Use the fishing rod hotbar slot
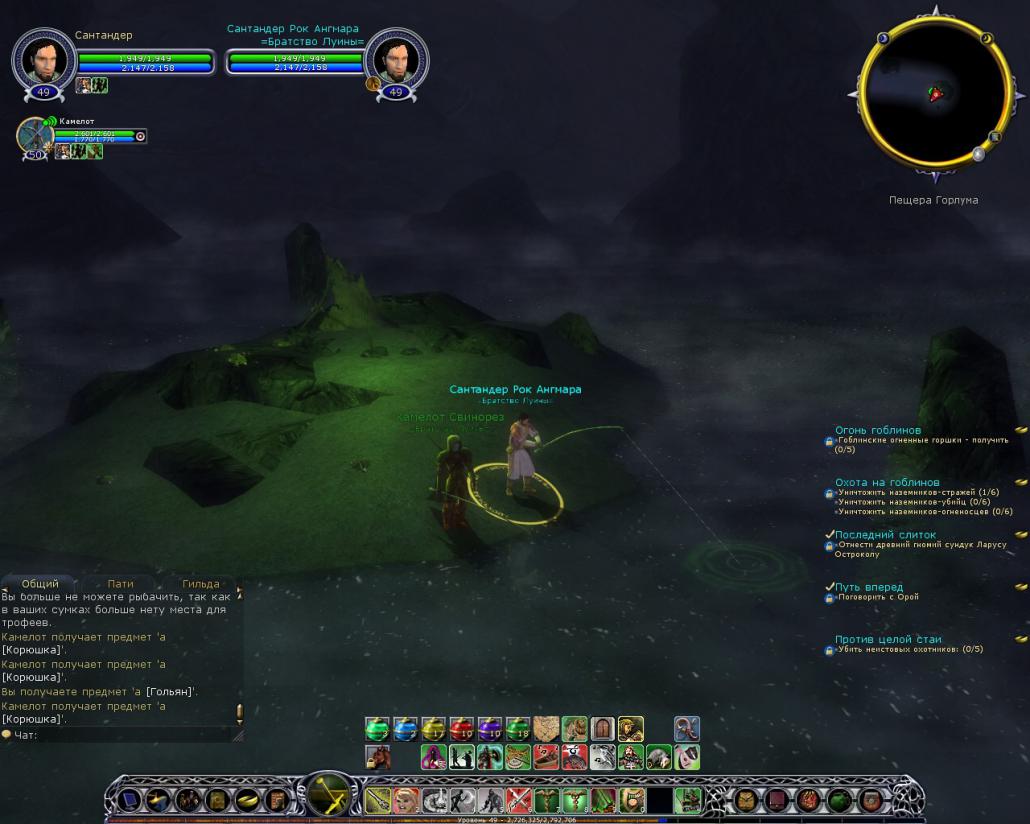The height and width of the screenshot is (824, 1030). 686,729
